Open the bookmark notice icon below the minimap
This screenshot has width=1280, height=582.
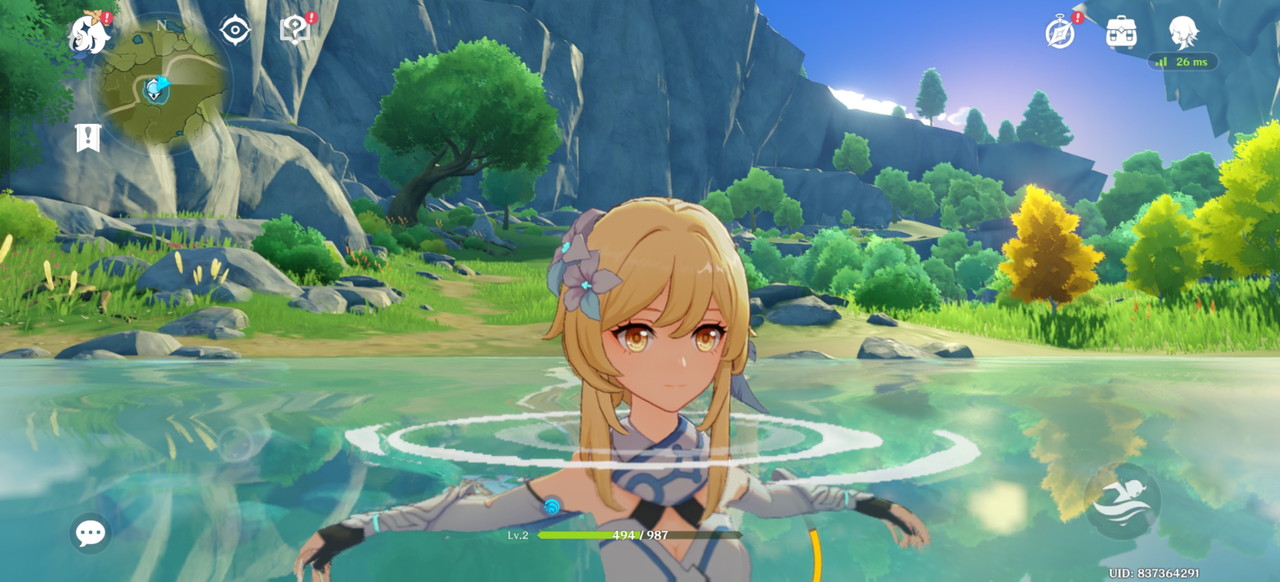coord(88,138)
